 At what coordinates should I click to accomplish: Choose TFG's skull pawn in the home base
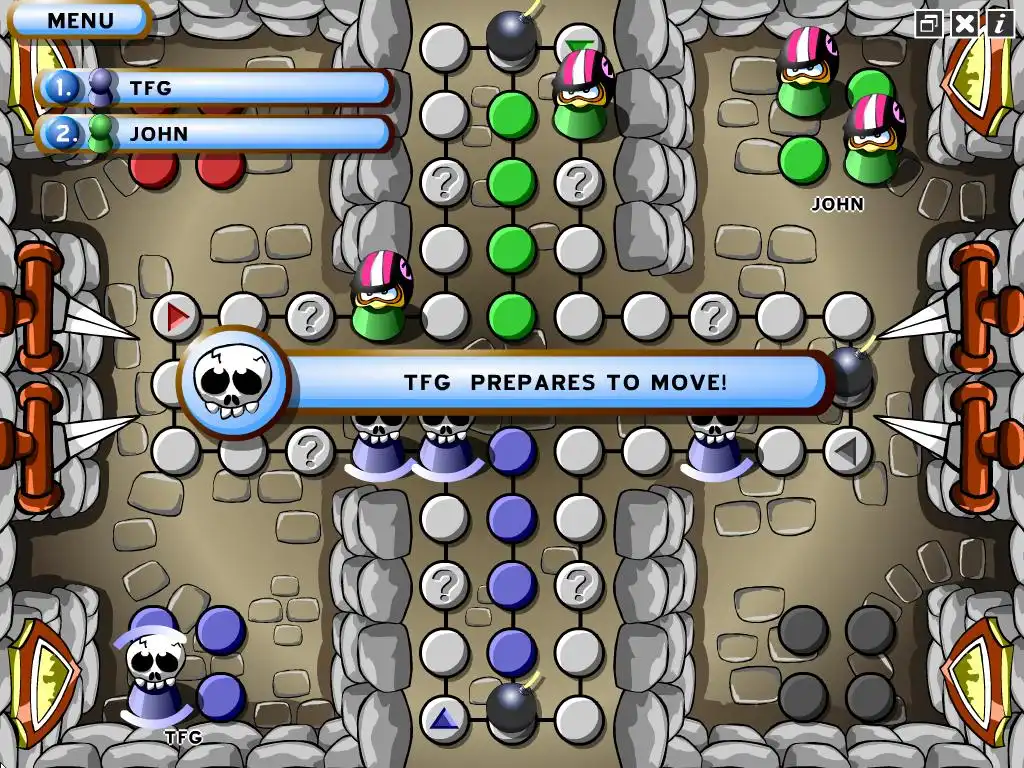[154, 674]
